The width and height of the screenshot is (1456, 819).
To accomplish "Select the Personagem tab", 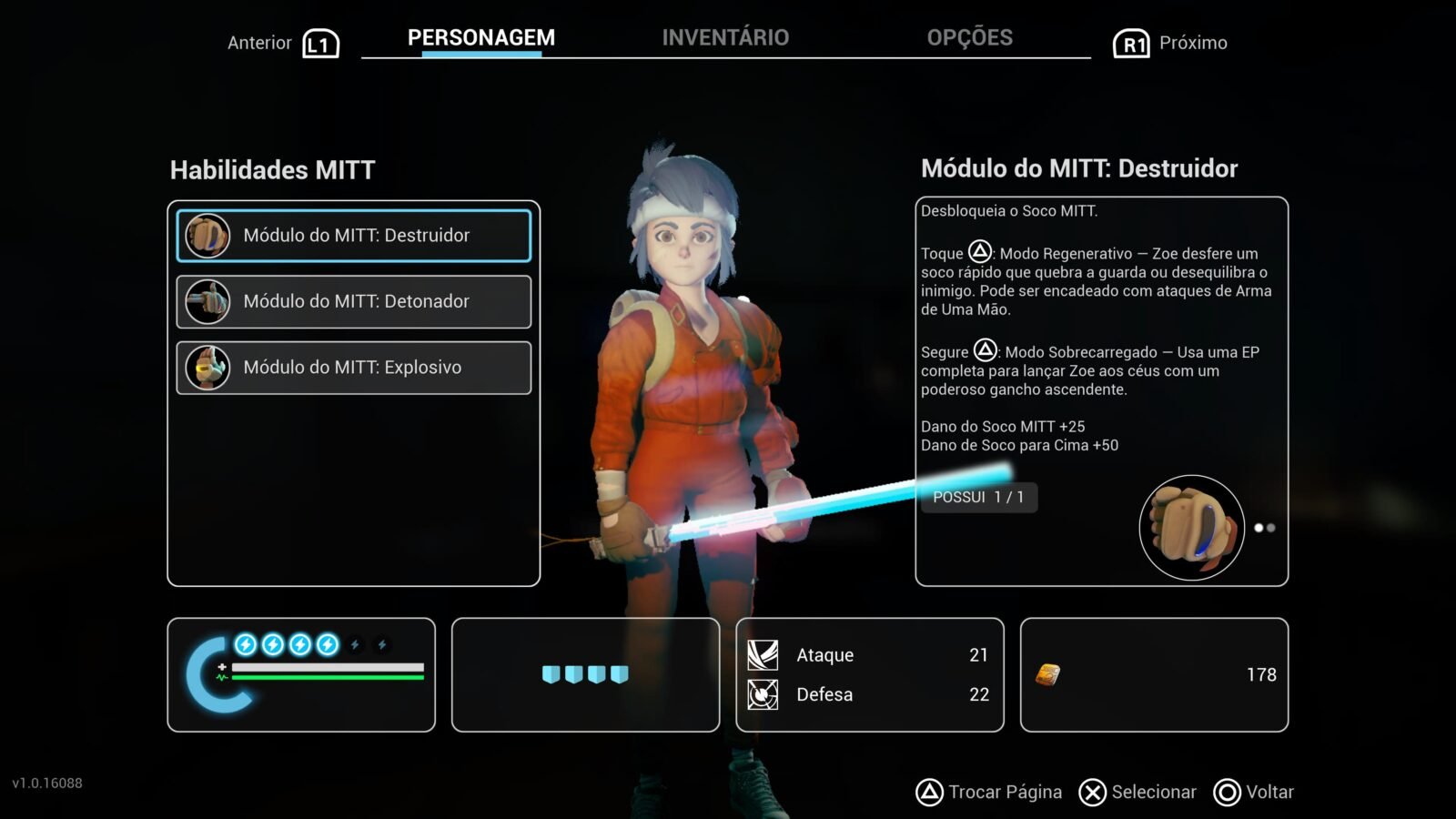I will coord(480,38).
